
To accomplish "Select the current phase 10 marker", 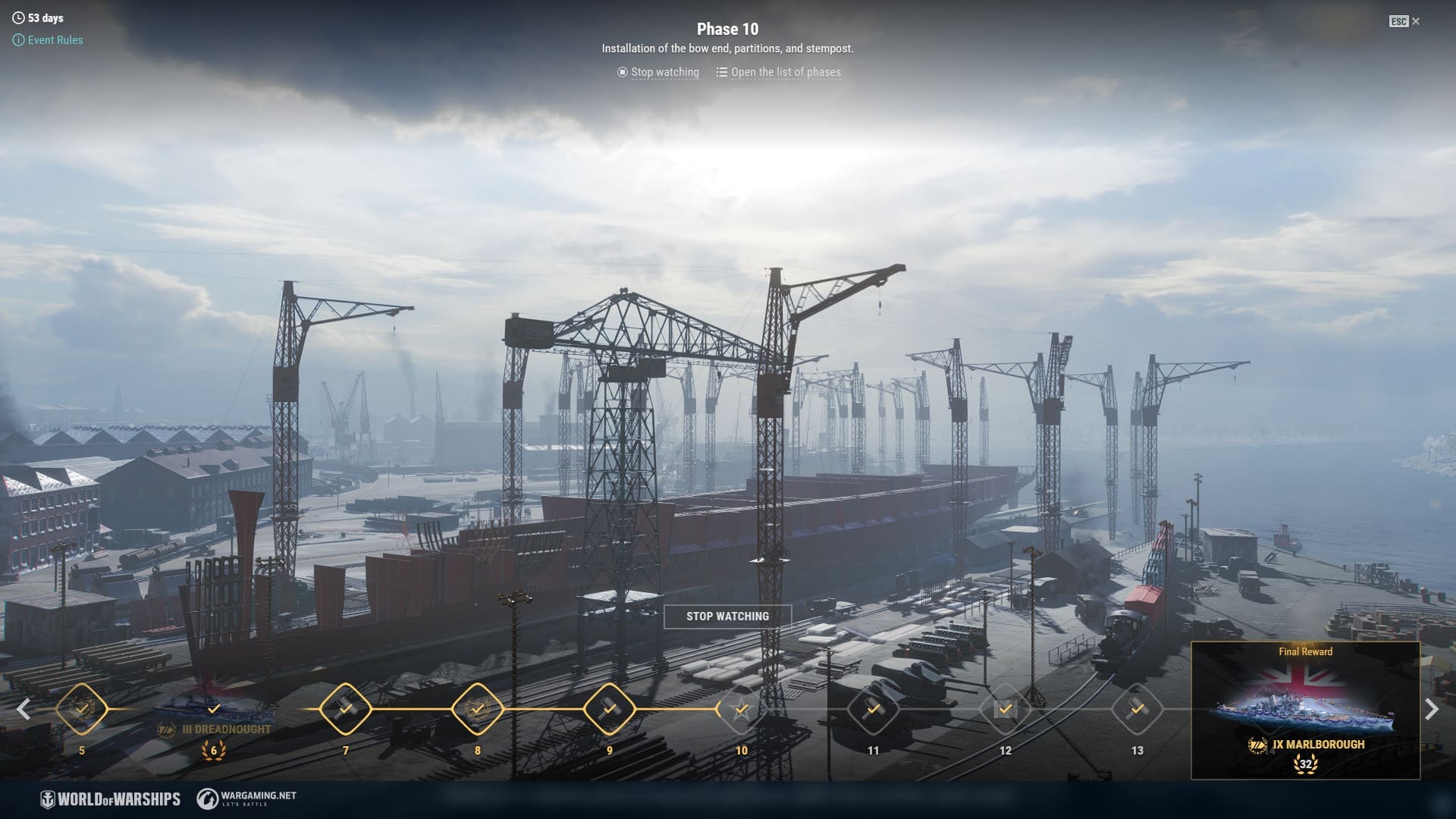I will point(741,709).
